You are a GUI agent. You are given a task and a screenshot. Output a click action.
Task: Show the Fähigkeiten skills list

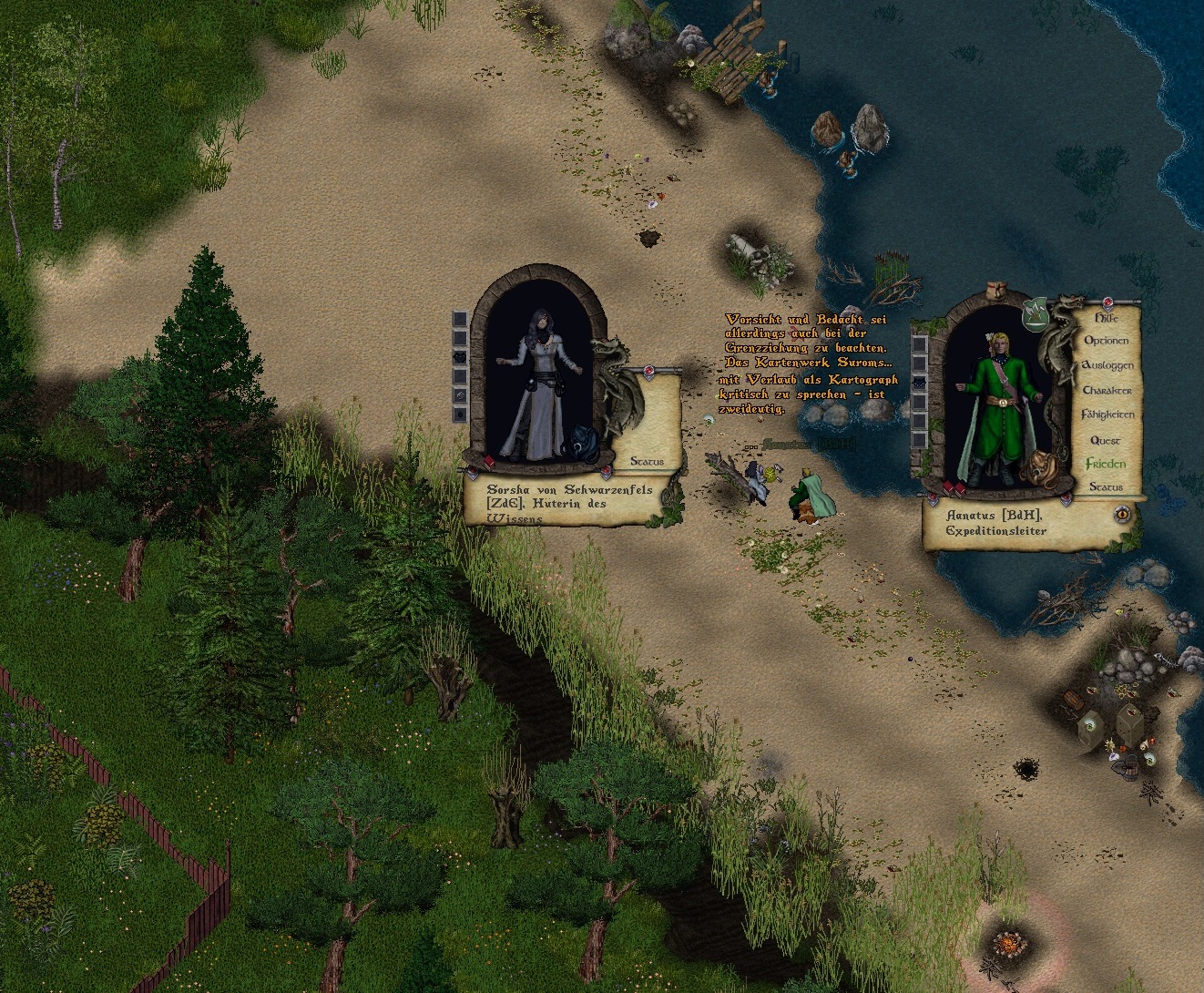1107,415
